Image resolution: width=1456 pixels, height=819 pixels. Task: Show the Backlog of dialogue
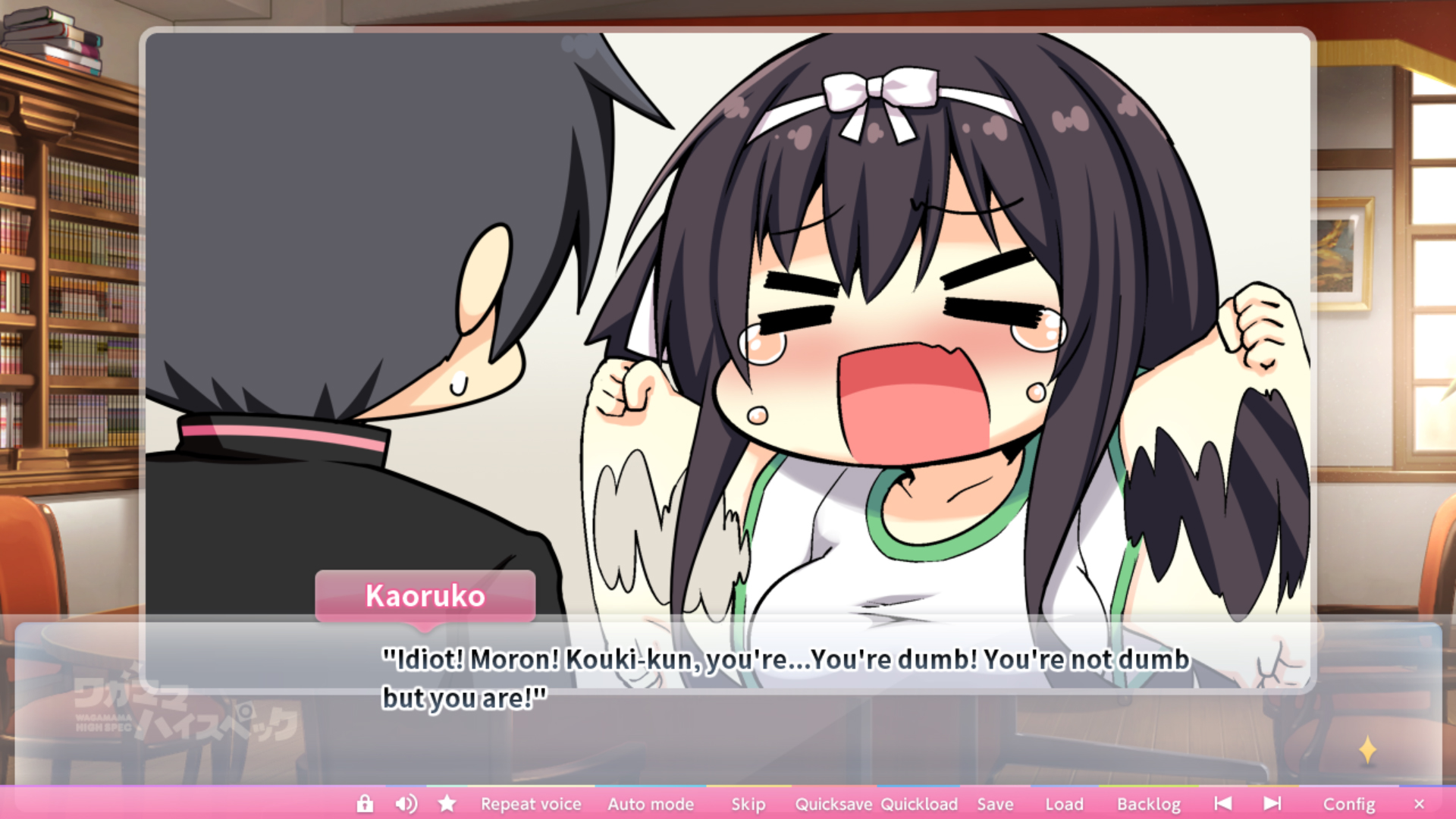[x=1148, y=804]
